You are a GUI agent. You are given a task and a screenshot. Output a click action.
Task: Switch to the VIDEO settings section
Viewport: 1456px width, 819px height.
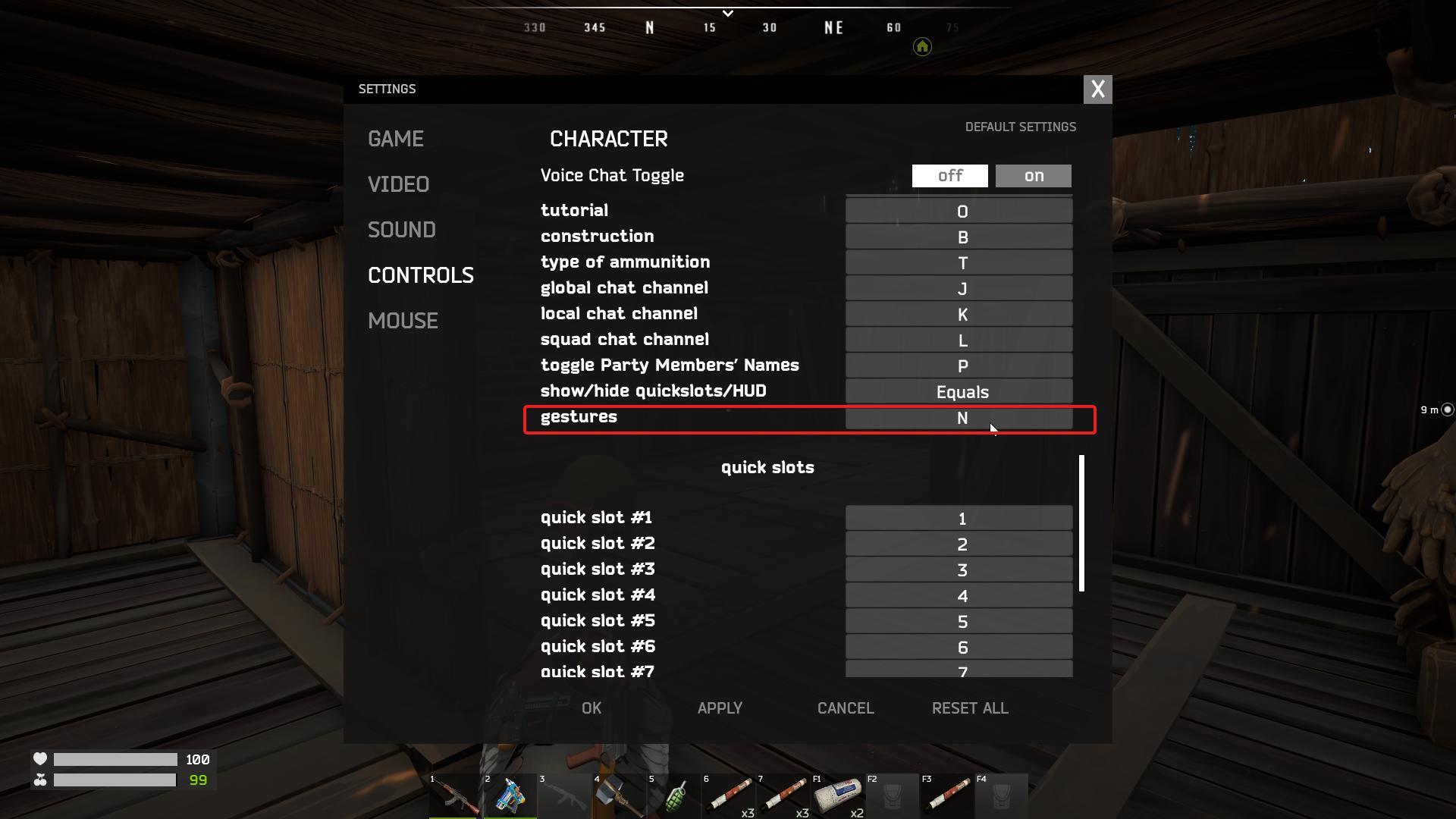pyautogui.click(x=399, y=184)
